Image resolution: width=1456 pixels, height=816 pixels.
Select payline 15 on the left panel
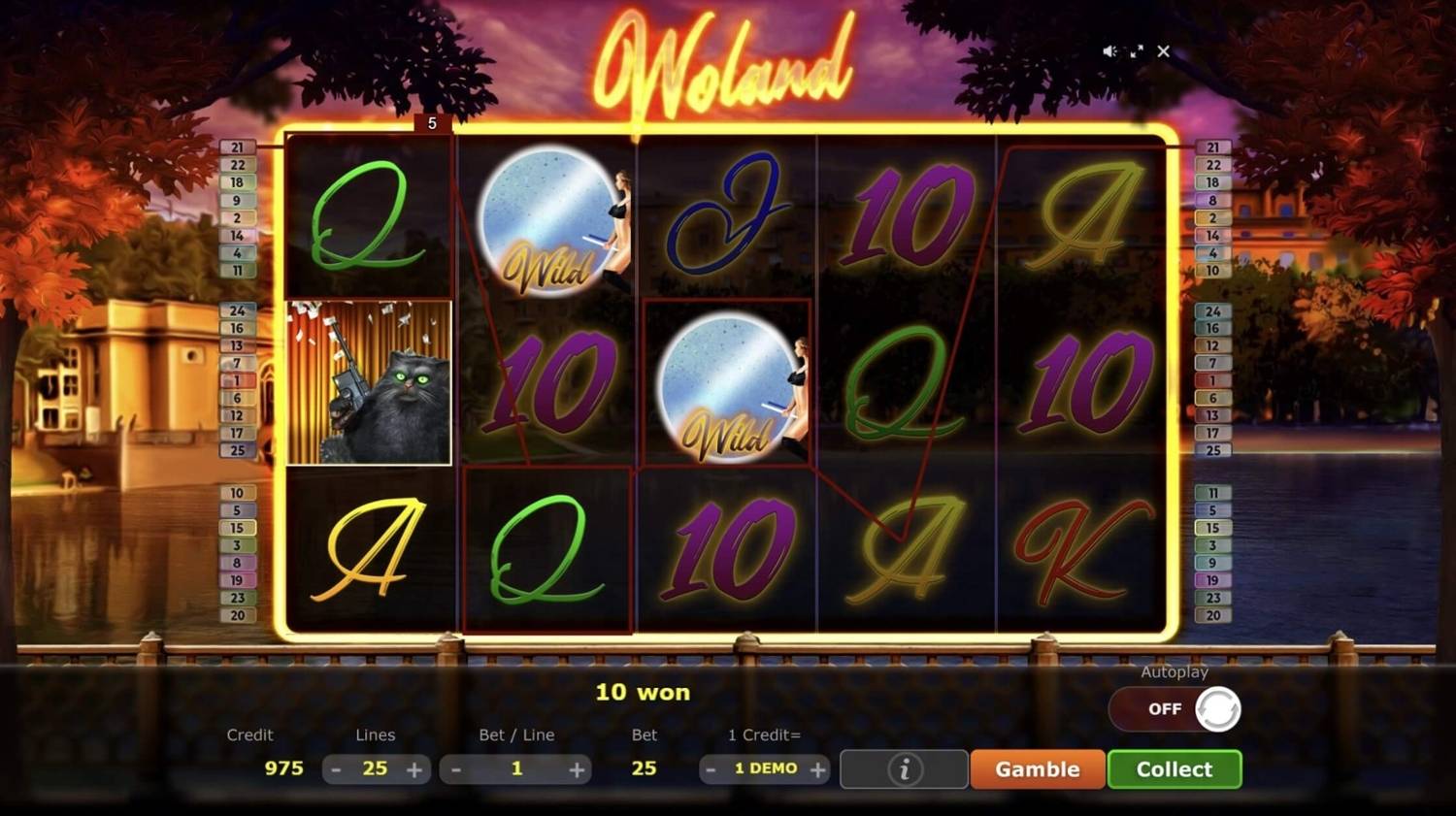[237, 528]
